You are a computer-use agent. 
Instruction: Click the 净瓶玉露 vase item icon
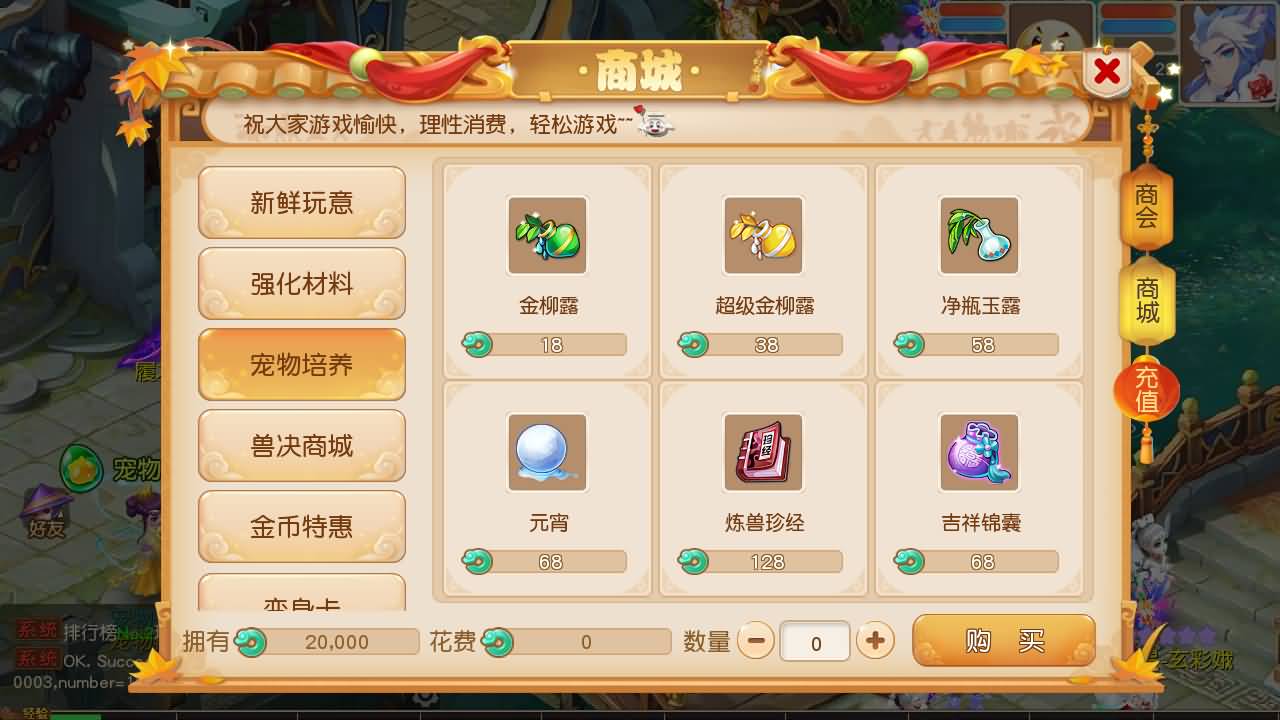[x=979, y=236]
